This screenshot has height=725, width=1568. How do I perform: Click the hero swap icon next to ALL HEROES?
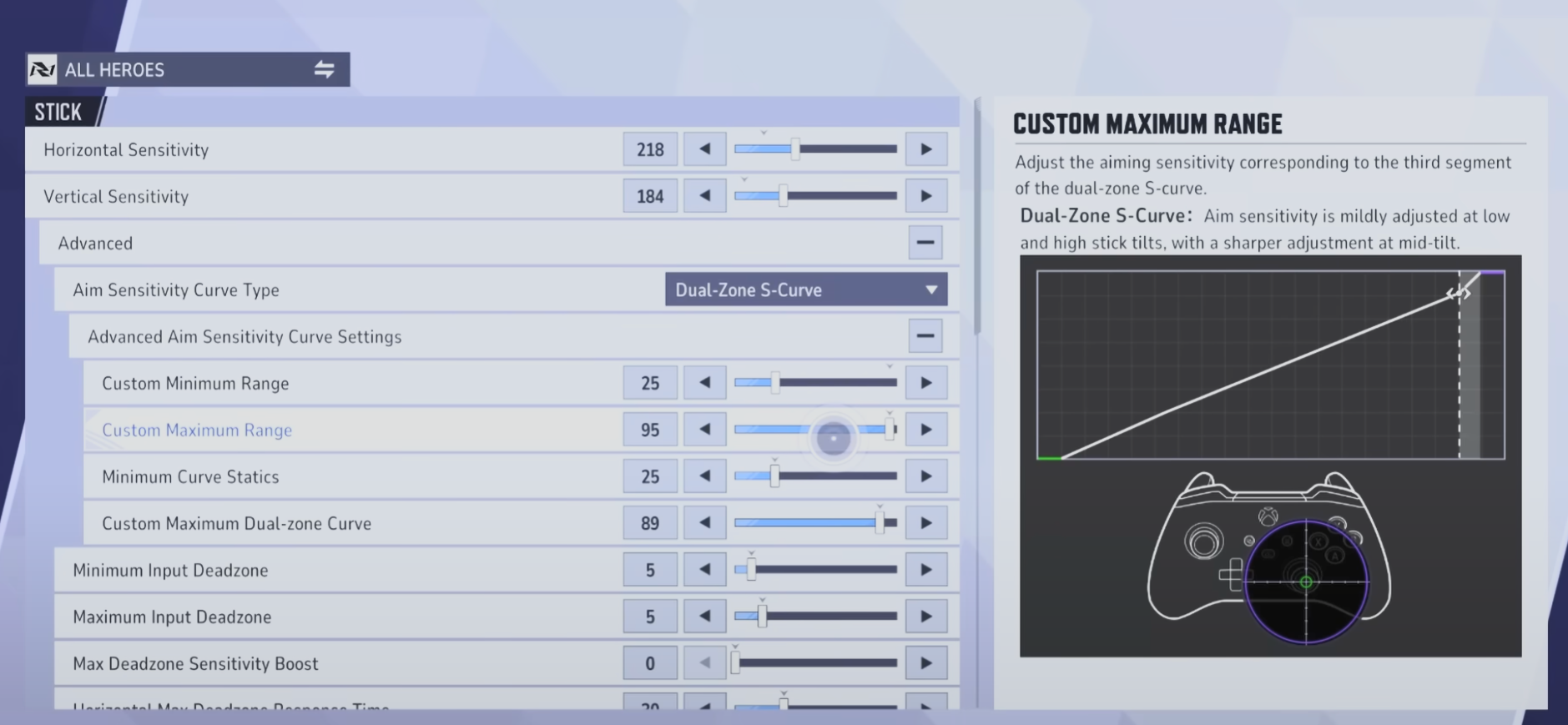tap(324, 69)
